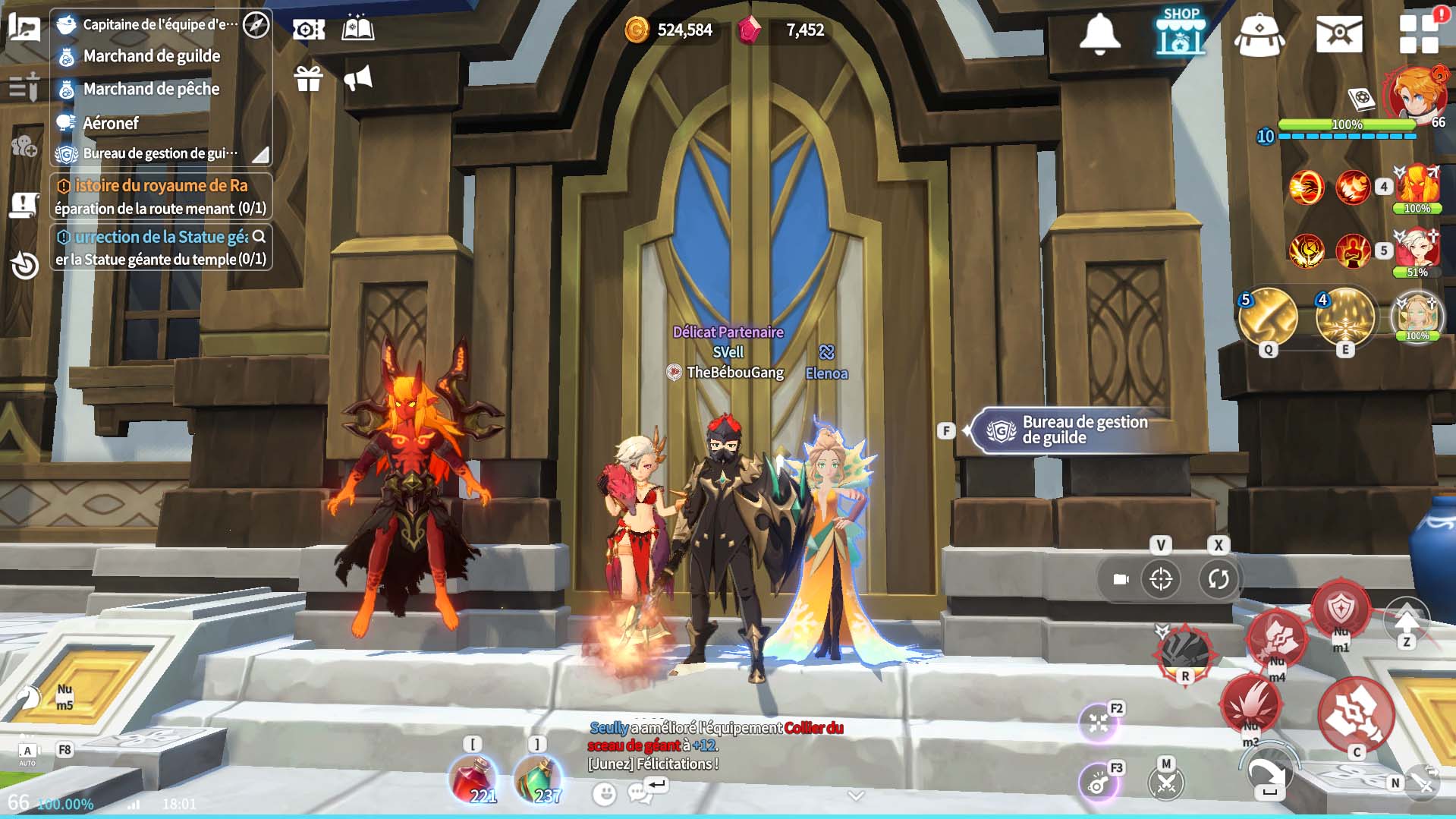The width and height of the screenshot is (1456, 819).
Task: Navigate to the Aéronef entry
Action: (111, 123)
